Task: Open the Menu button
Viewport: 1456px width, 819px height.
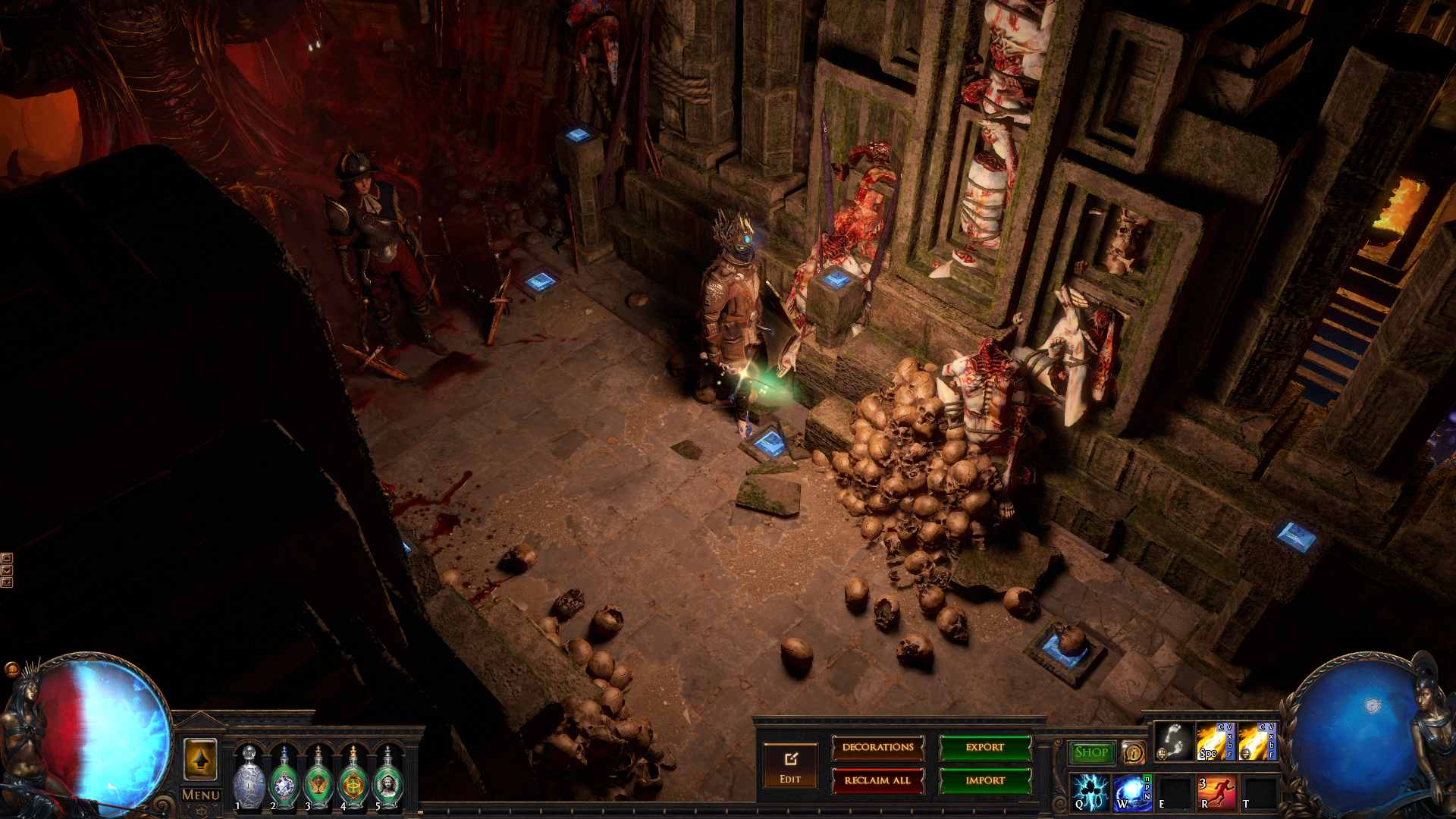Action: pos(201,795)
